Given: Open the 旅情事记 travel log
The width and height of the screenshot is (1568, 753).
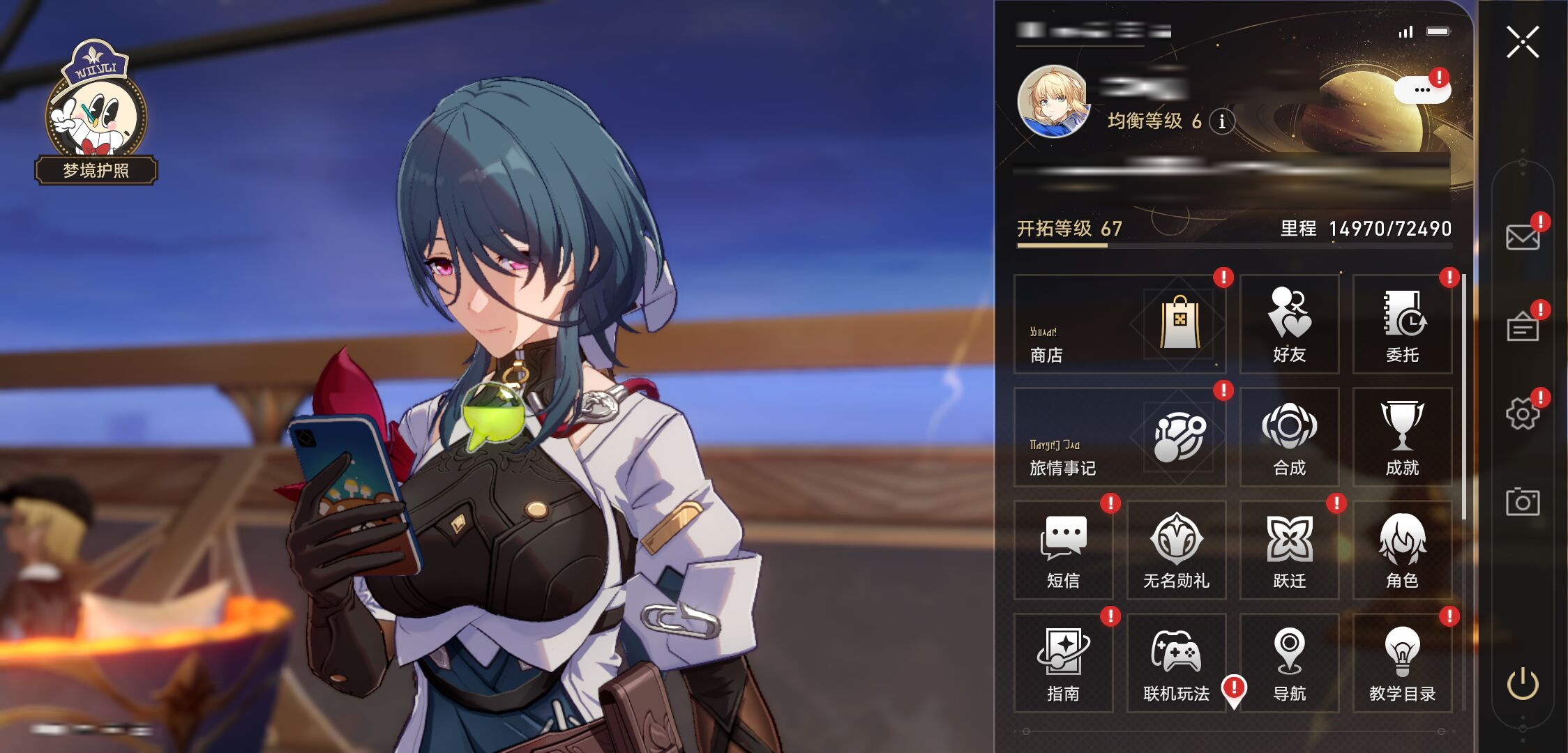Looking at the screenshot, I should coord(1119,437).
